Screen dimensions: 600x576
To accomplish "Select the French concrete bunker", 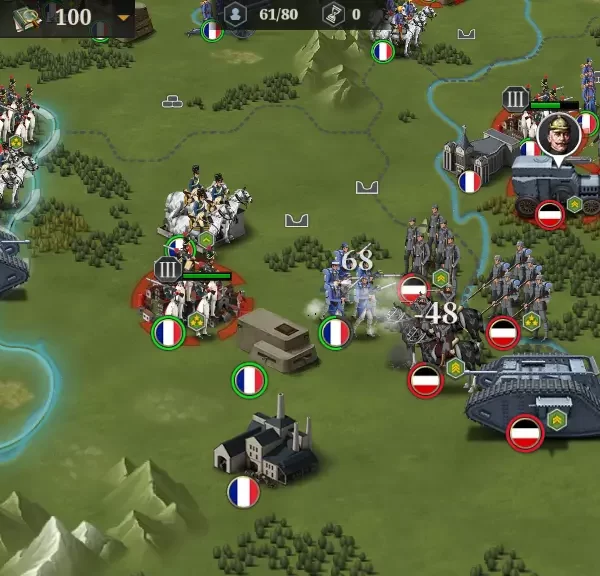I will pos(275,337).
